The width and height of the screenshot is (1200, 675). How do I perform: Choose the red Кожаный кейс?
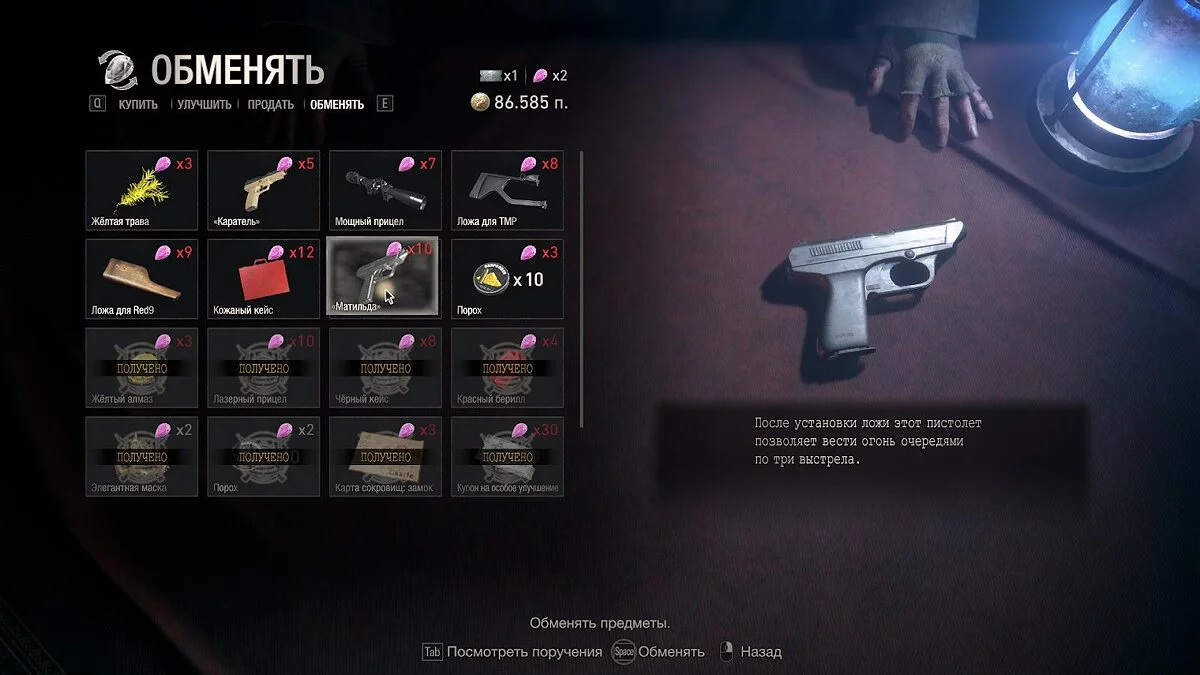pyautogui.click(x=262, y=279)
